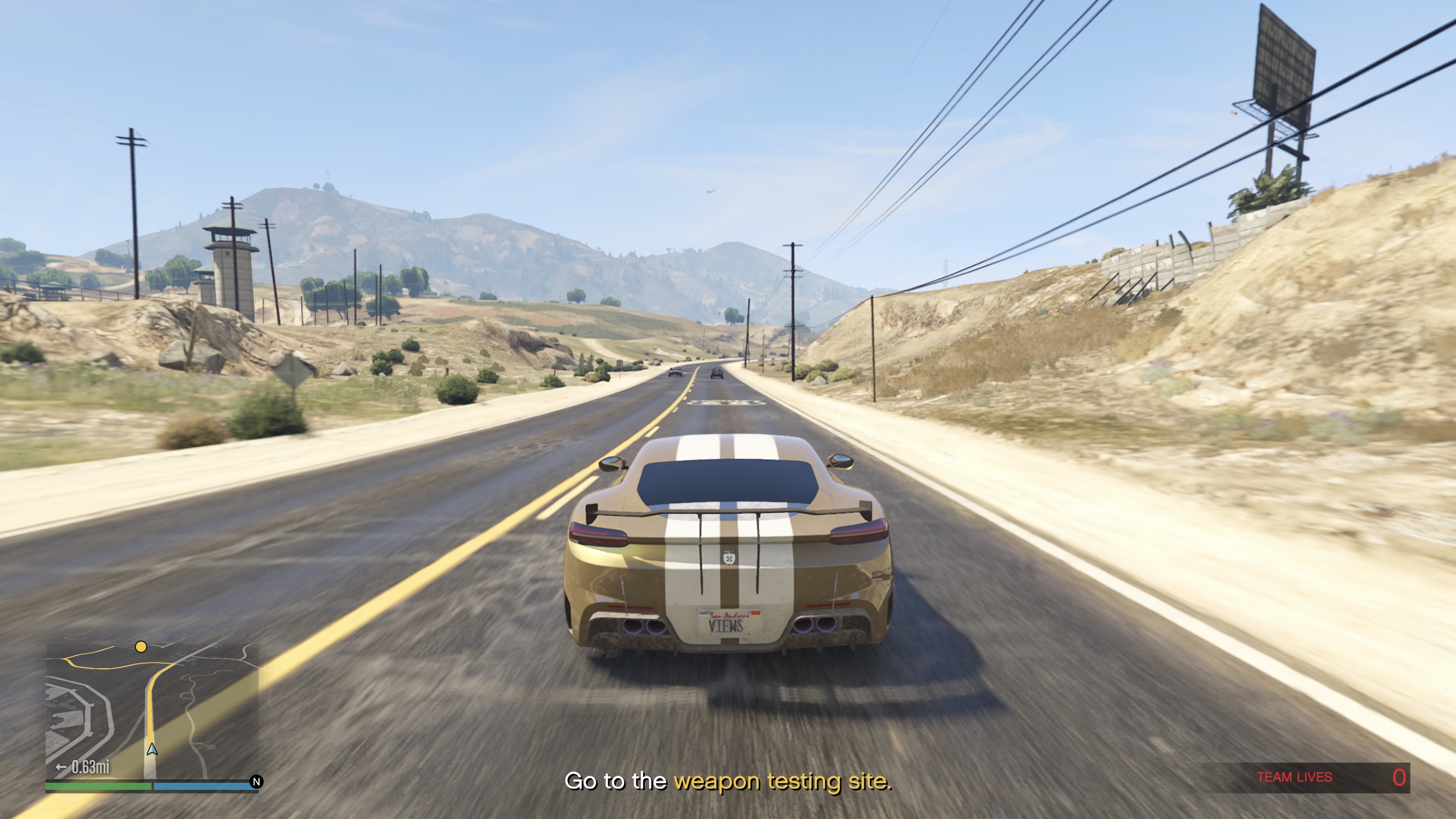The image size is (1456, 819).
Task: Click the player arrow on the minimap
Action: point(152,750)
